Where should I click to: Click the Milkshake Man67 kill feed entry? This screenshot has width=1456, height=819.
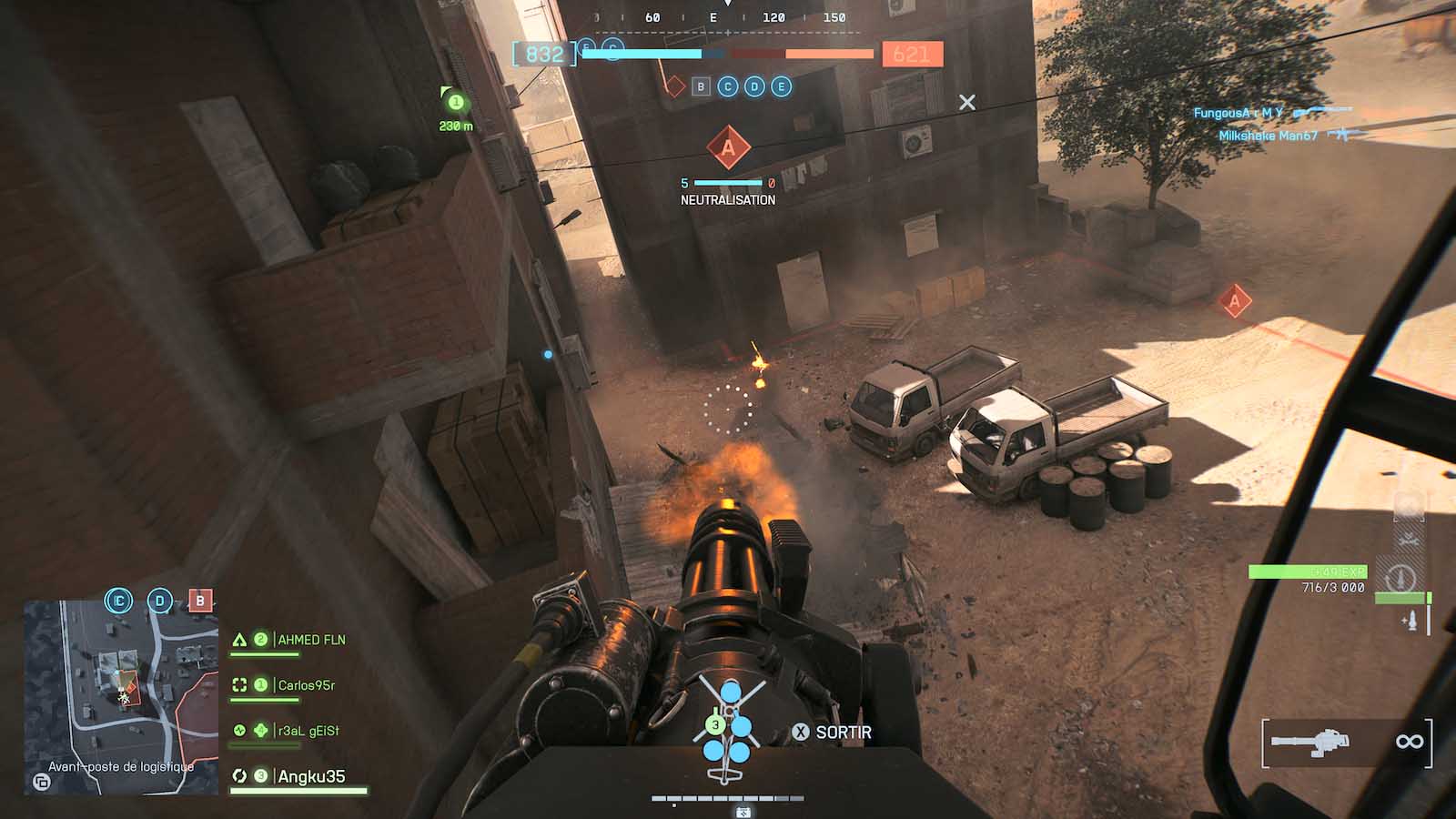(x=1269, y=136)
